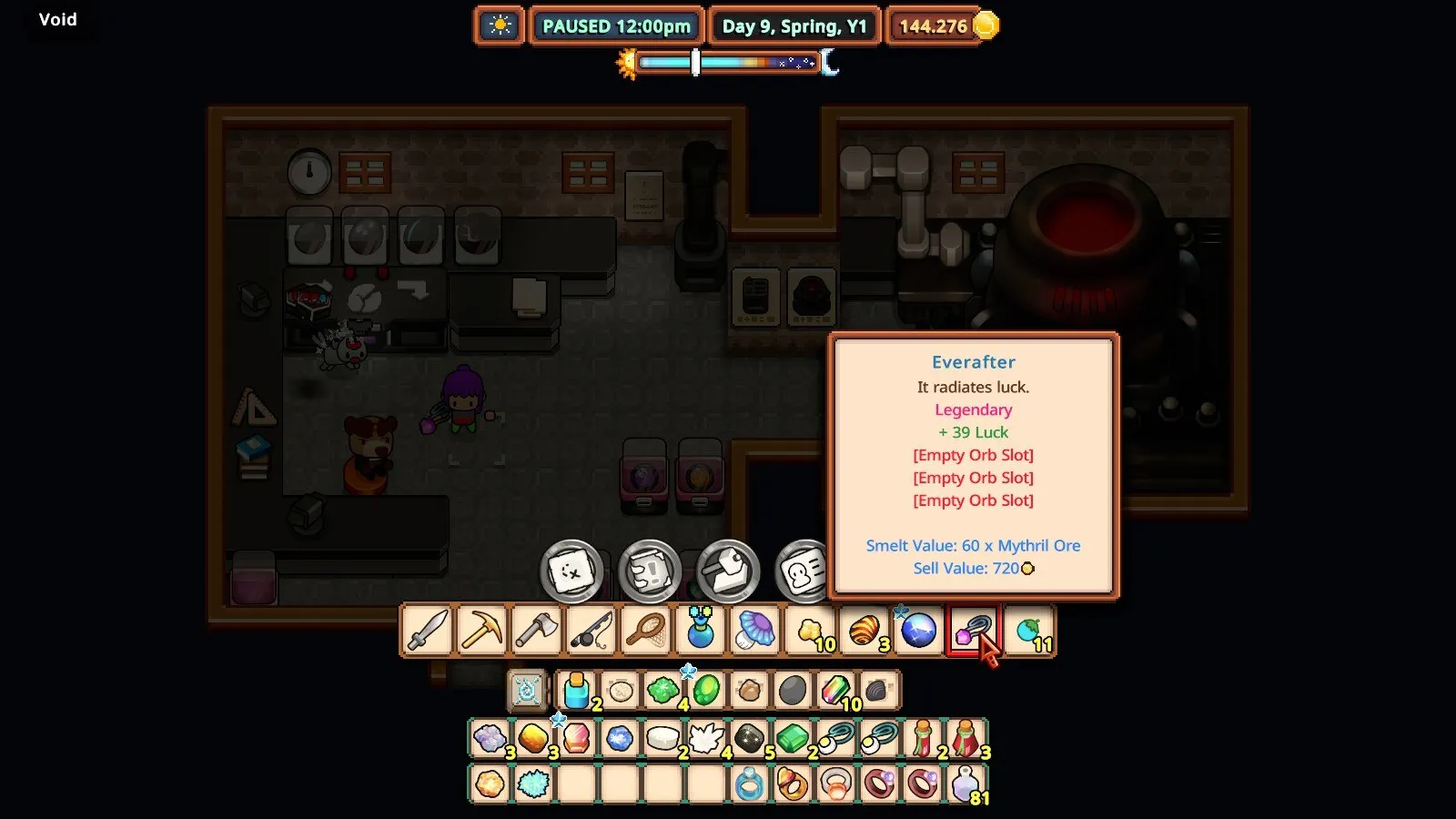Screen dimensions: 1456x819
Task: Select the fishing rod
Action: coord(591,630)
